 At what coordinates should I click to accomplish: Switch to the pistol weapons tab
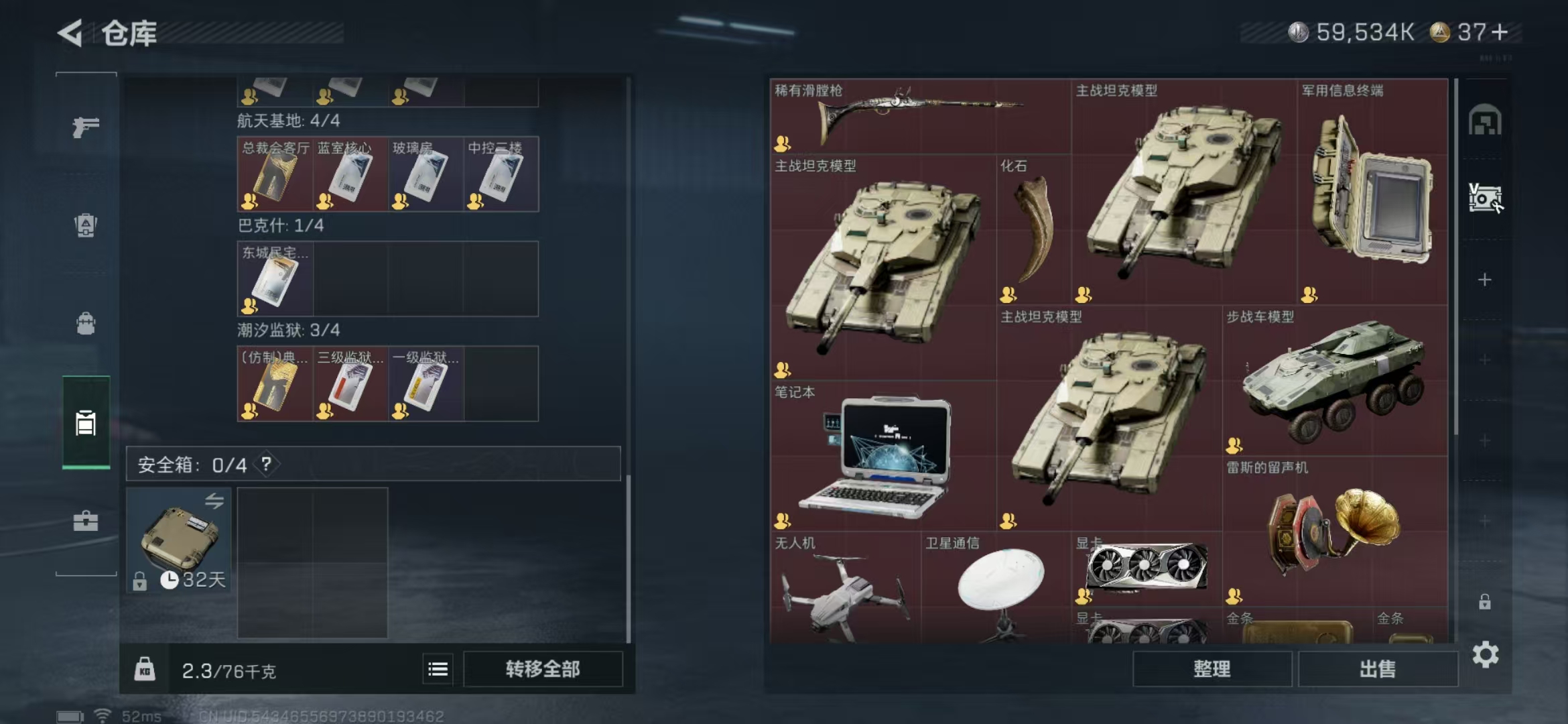[x=86, y=127]
